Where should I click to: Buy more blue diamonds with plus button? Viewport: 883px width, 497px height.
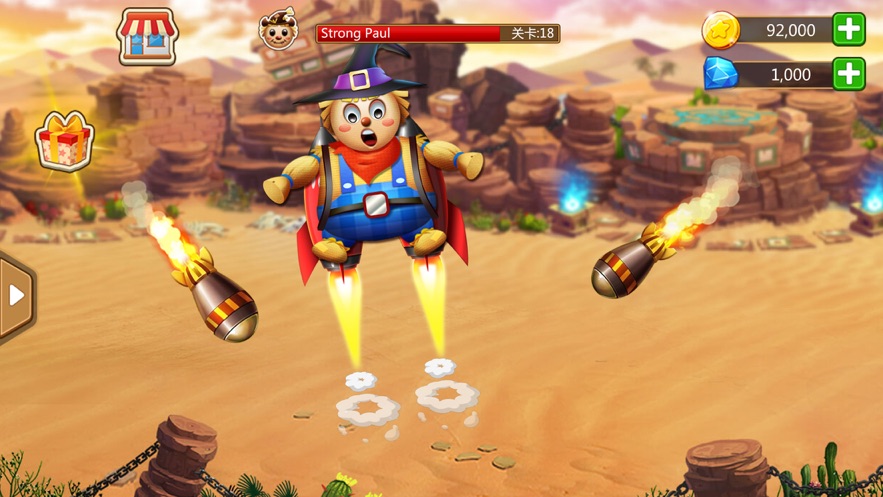coord(849,74)
